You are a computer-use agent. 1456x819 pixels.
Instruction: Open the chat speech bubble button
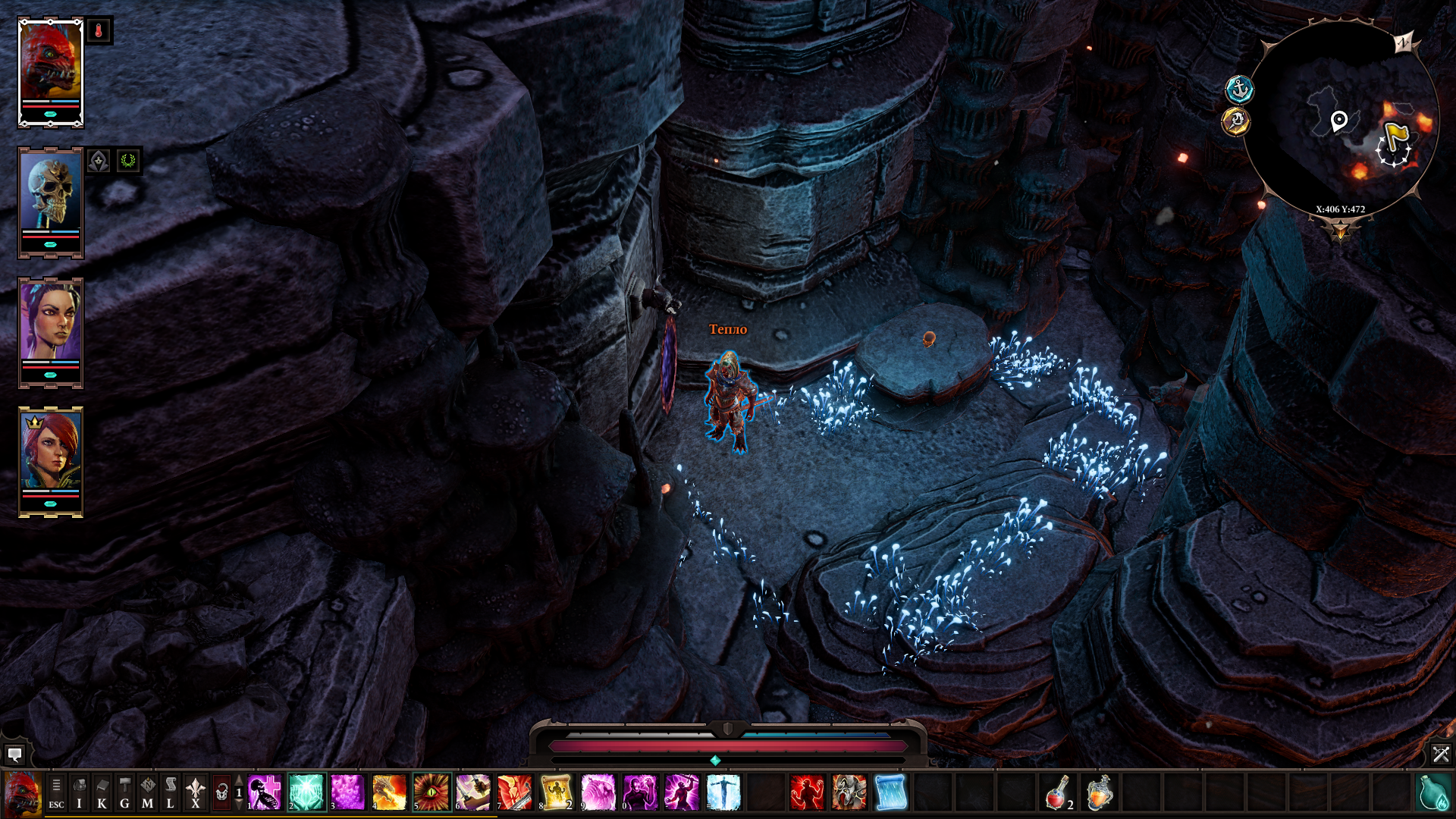click(x=14, y=755)
